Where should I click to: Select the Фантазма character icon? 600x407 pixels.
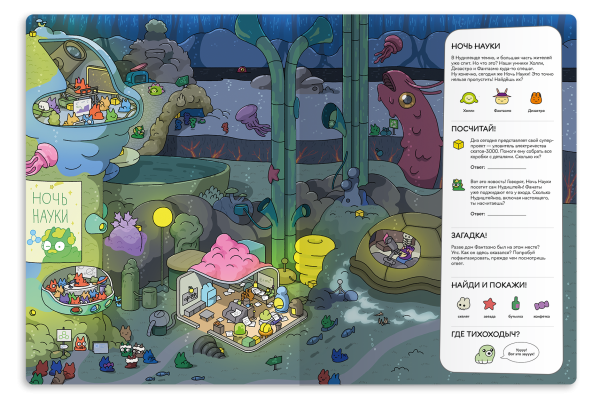point(501,96)
